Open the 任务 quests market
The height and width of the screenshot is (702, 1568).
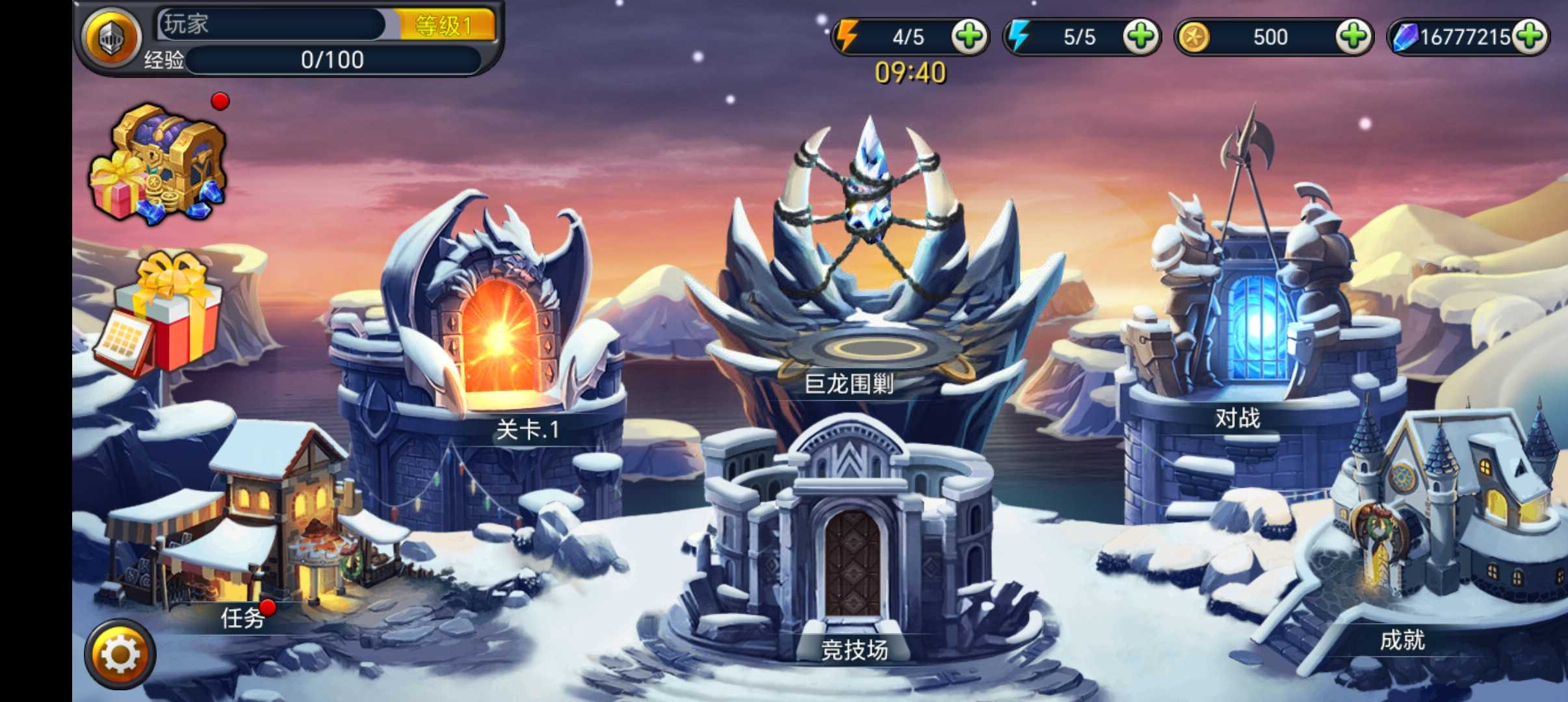pos(260,520)
